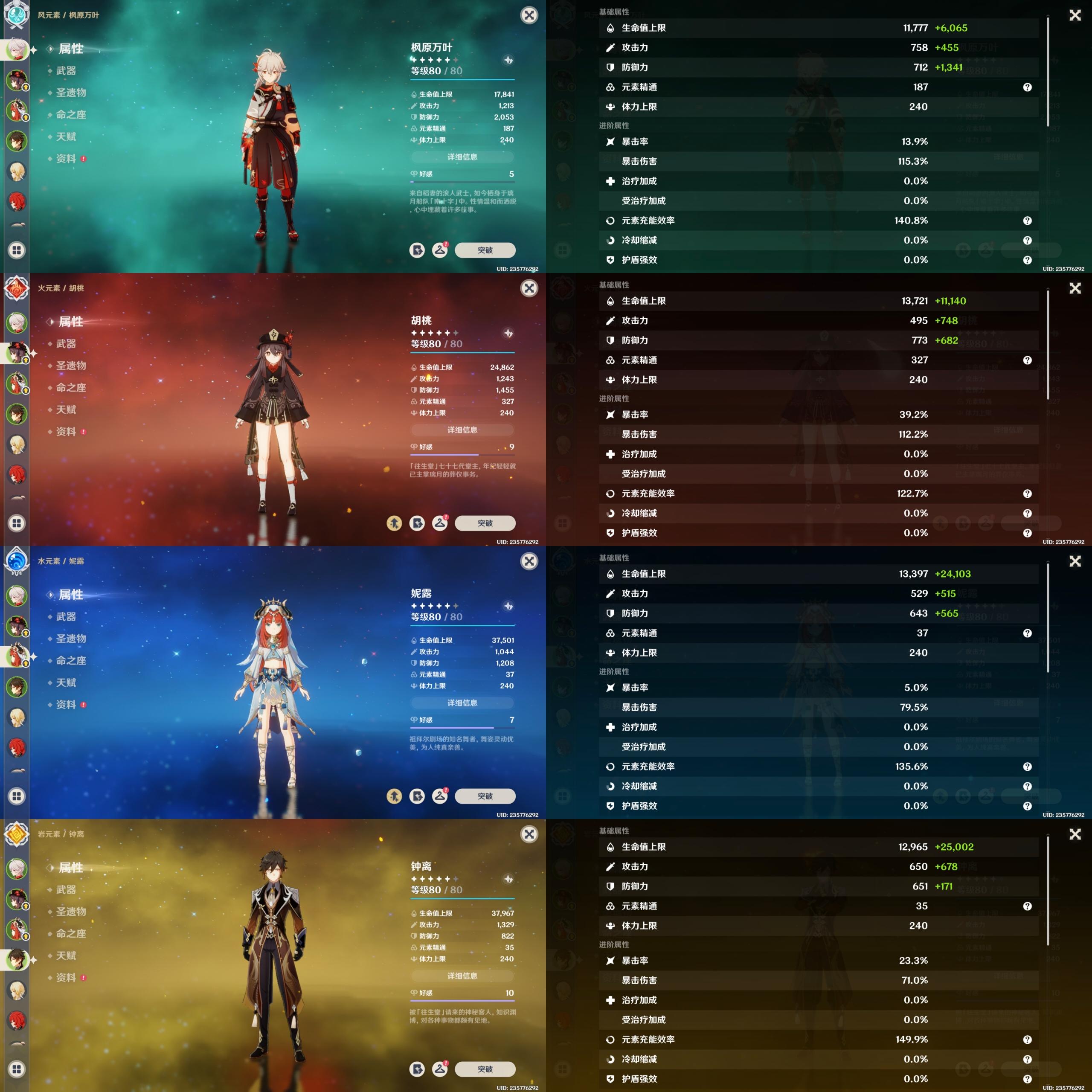Open 护盾强效 help icon in 钟离's details
Image resolution: width=1092 pixels, height=1092 pixels.
[x=1027, y=1079]
